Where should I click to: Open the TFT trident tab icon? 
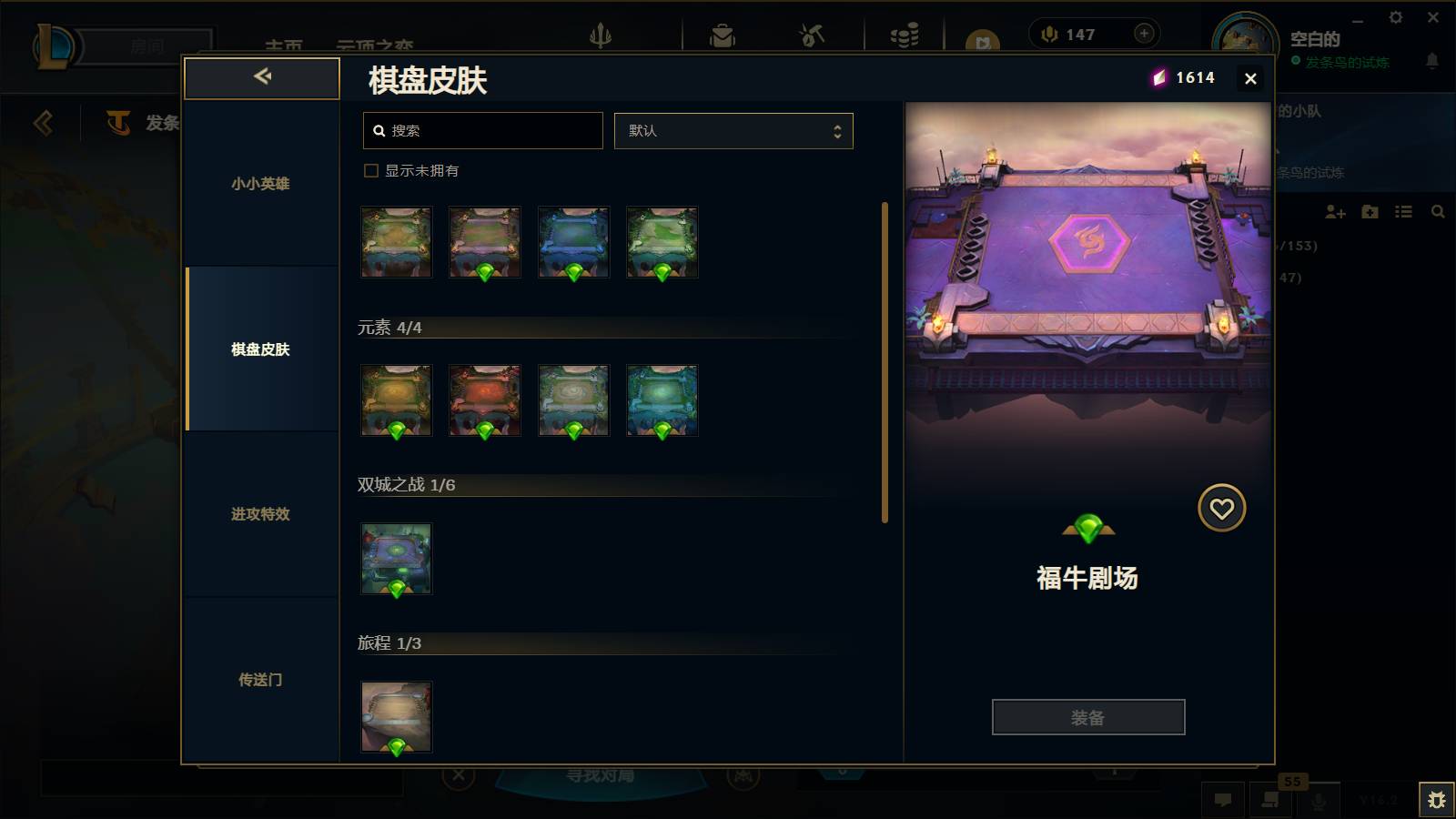coord(601,35)
